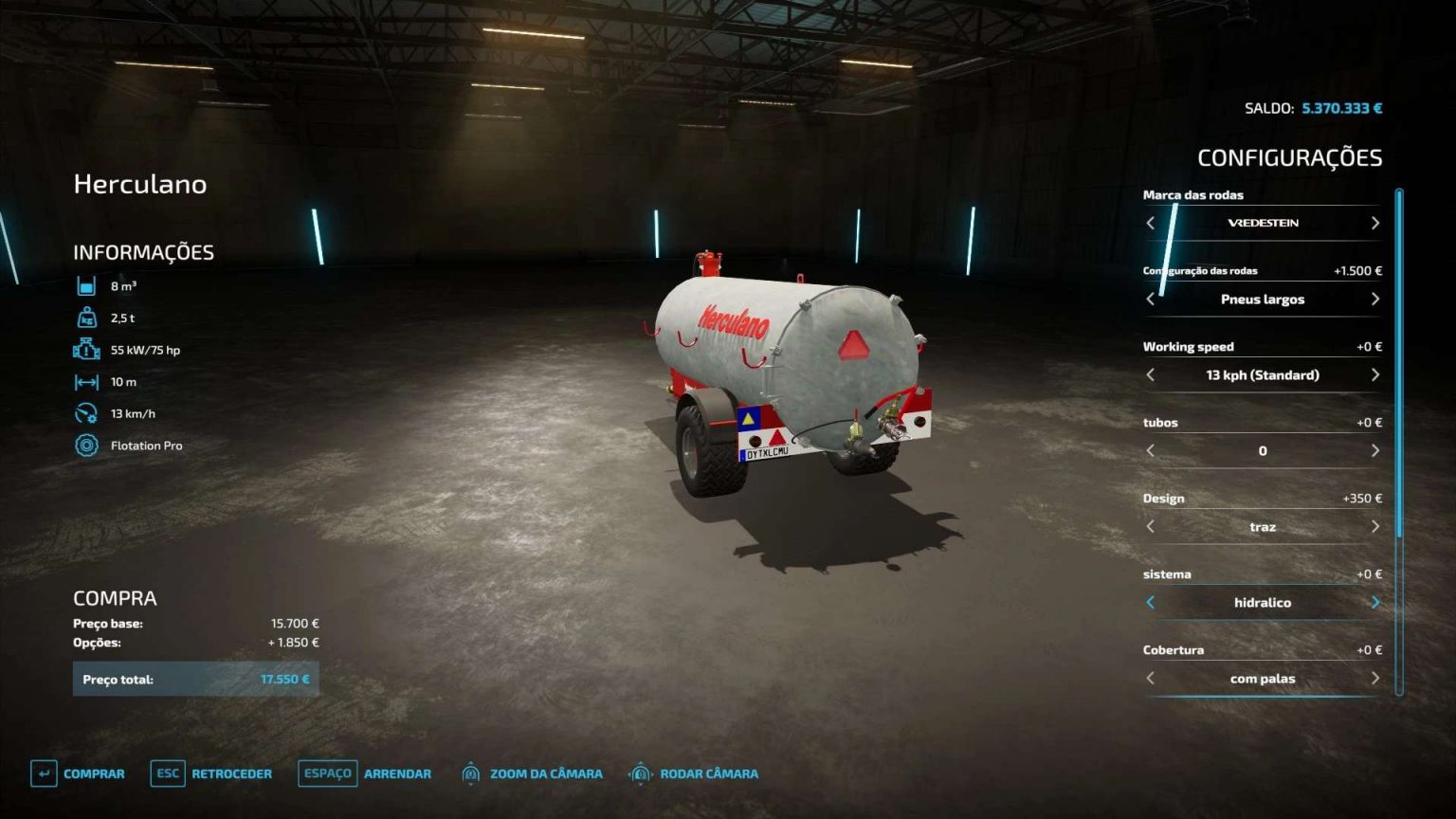The image size is (1456, 819).
Task: Switch sistema from hidralico option
Action: [x=1374, y=602]
